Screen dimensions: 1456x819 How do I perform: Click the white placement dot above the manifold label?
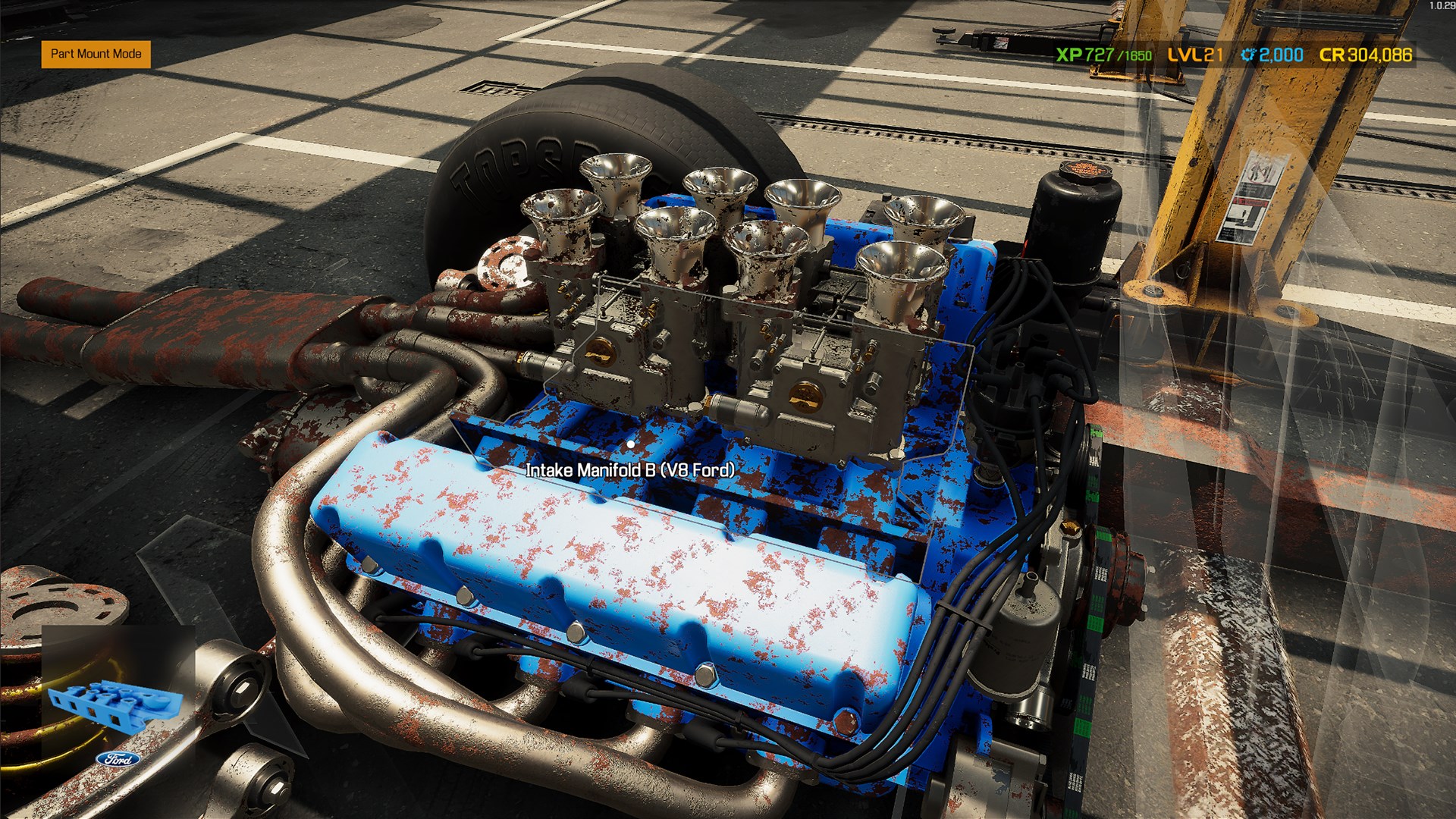632,443
